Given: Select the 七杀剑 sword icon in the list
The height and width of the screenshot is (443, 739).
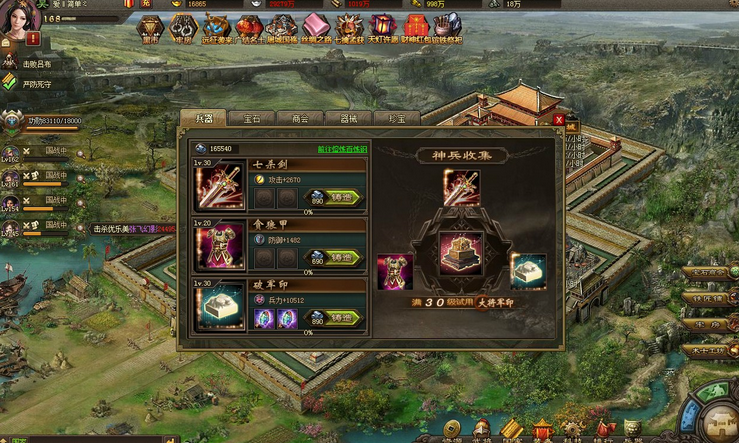Looking at the screenshot, I should coord(219,186).
